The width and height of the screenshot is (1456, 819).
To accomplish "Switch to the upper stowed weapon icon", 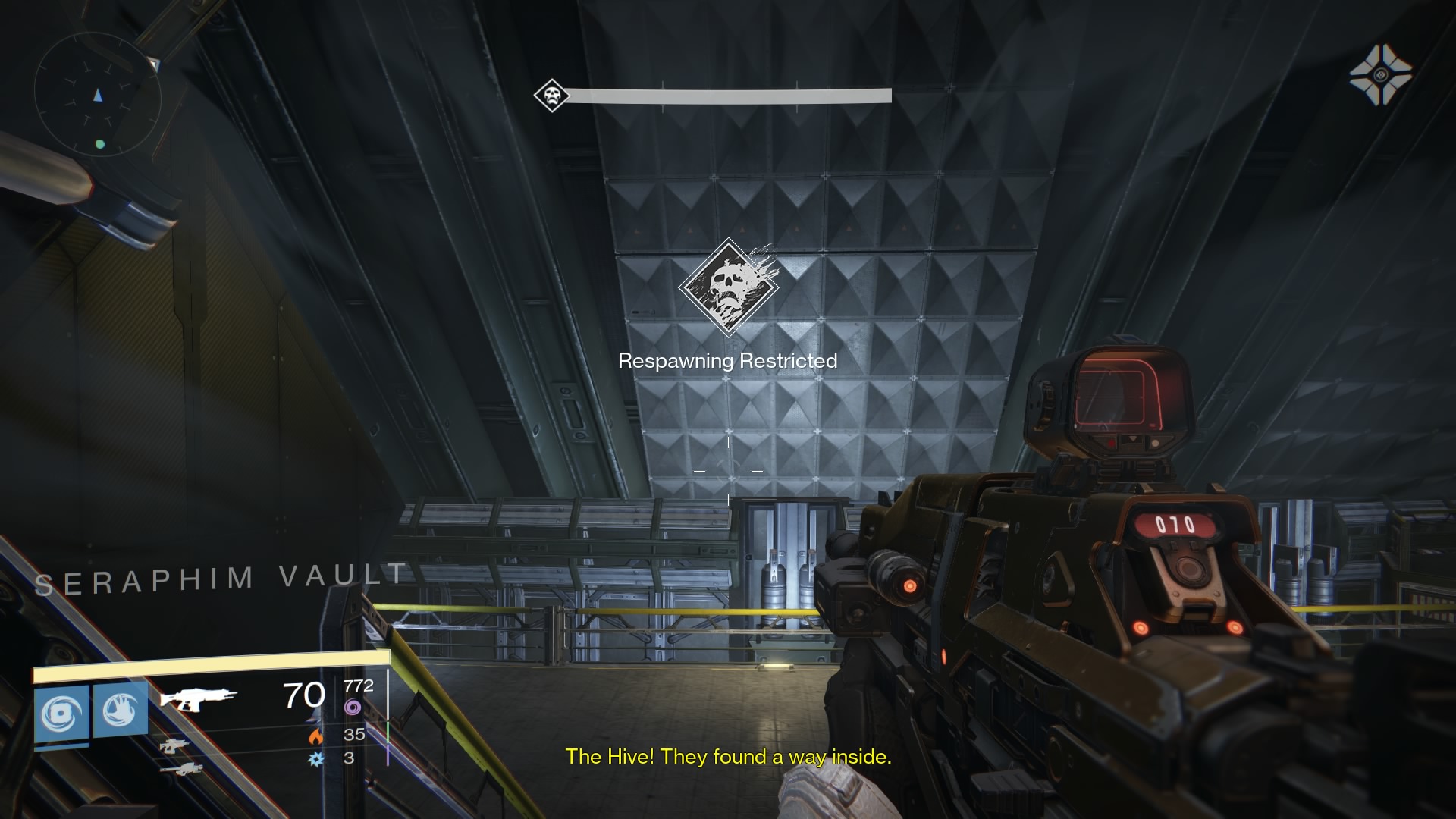I will [x=174, y=745].
